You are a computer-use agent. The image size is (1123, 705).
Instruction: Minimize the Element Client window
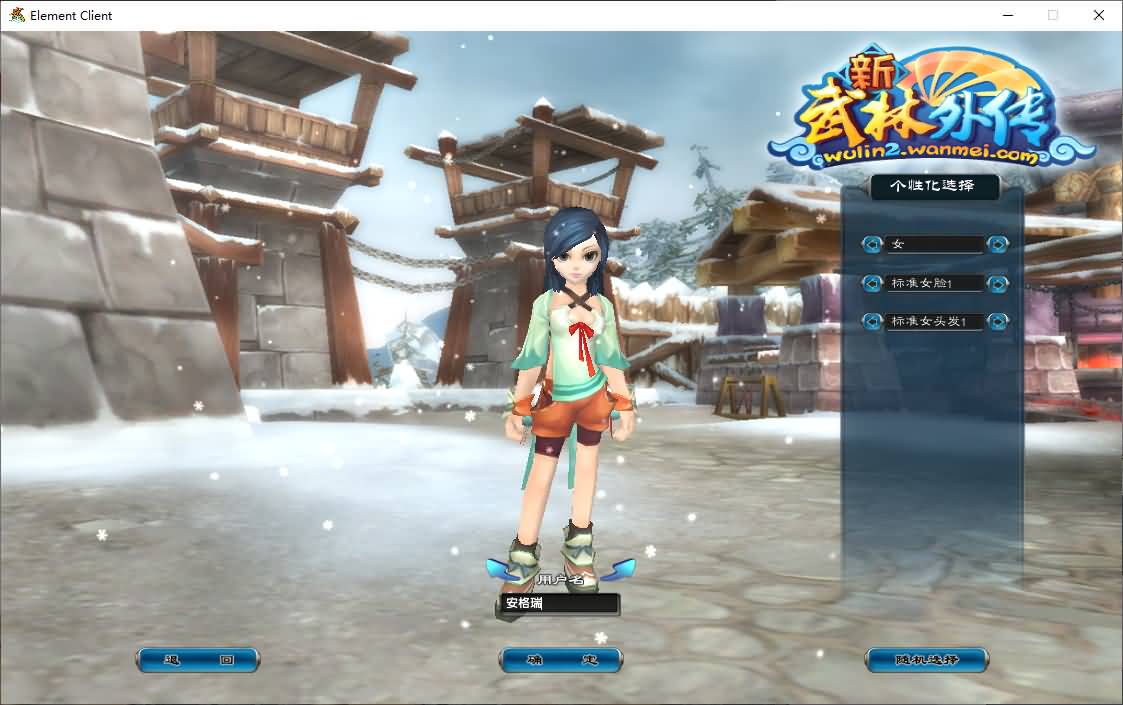point(1007,15)
